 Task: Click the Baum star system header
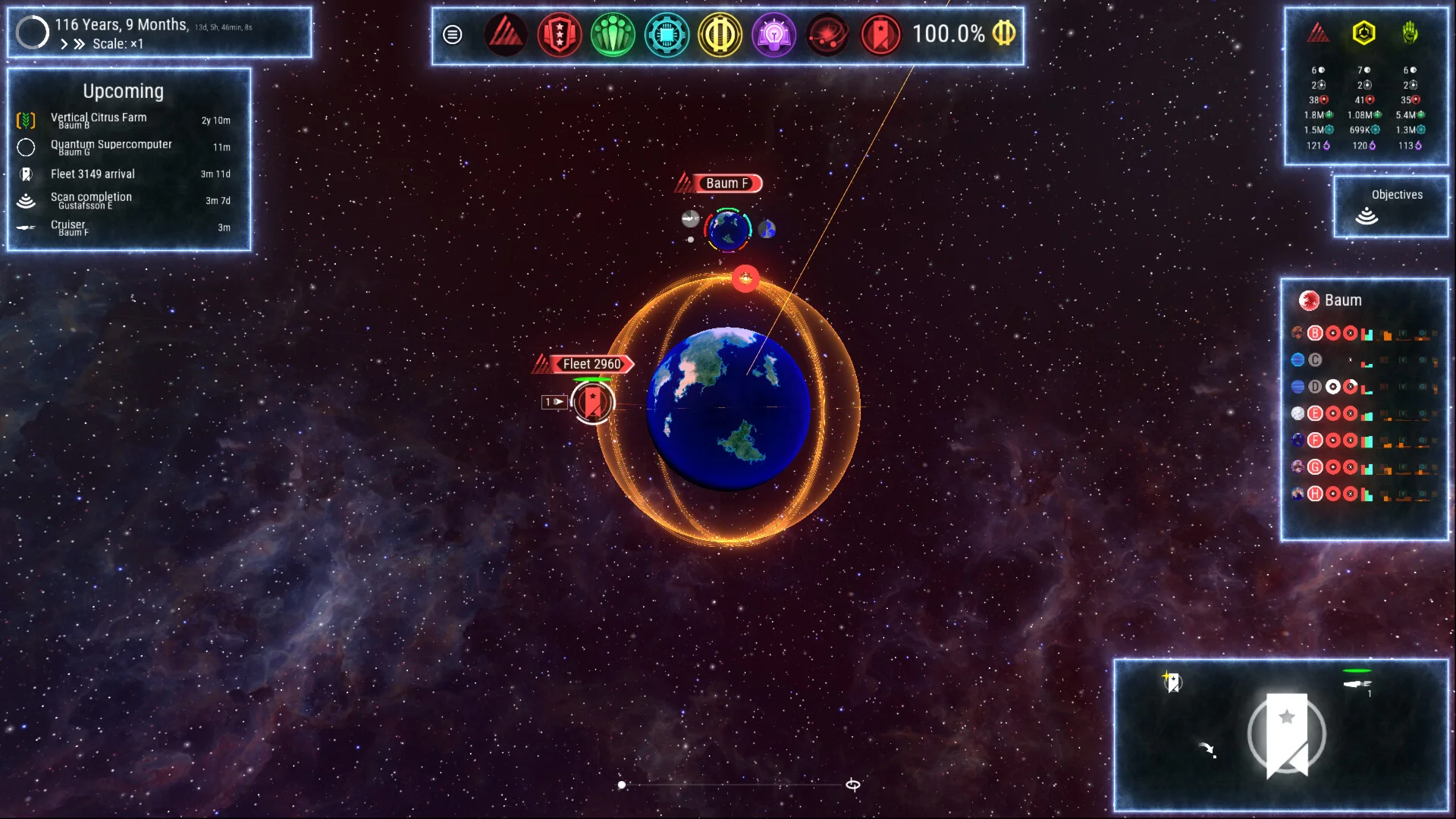[1342, 300]
